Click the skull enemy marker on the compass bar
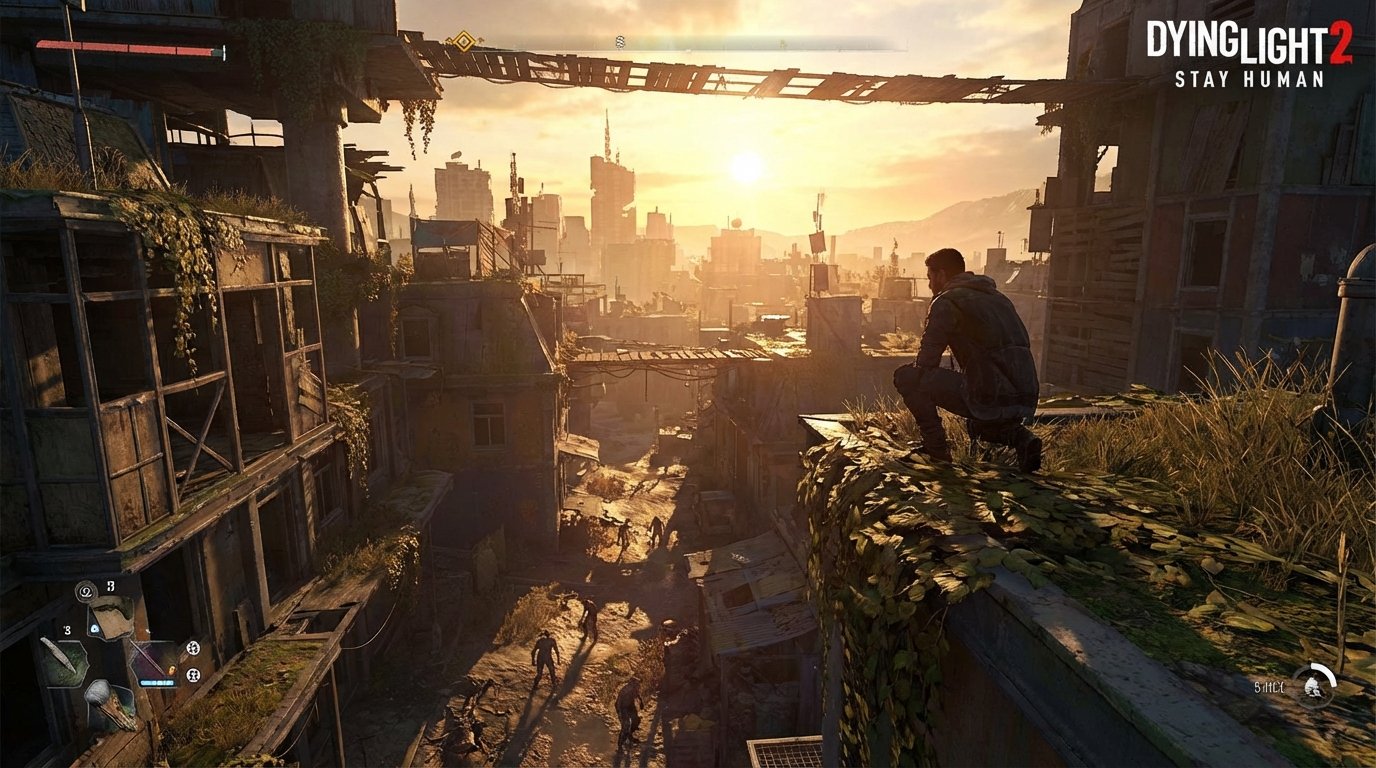Image resolution: width=1376 pixels, height=768 pixels. tap(618, 41)
